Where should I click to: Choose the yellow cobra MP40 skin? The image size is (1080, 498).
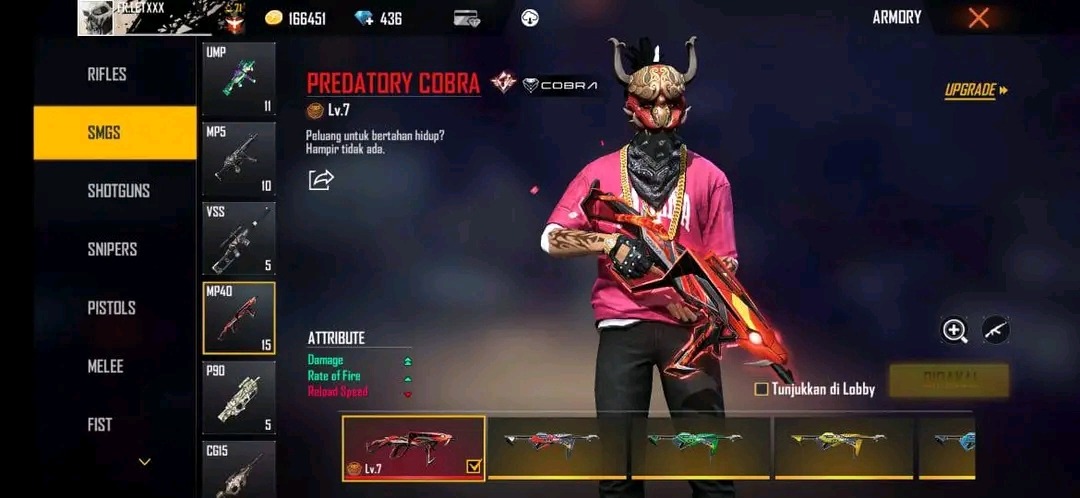844,446
